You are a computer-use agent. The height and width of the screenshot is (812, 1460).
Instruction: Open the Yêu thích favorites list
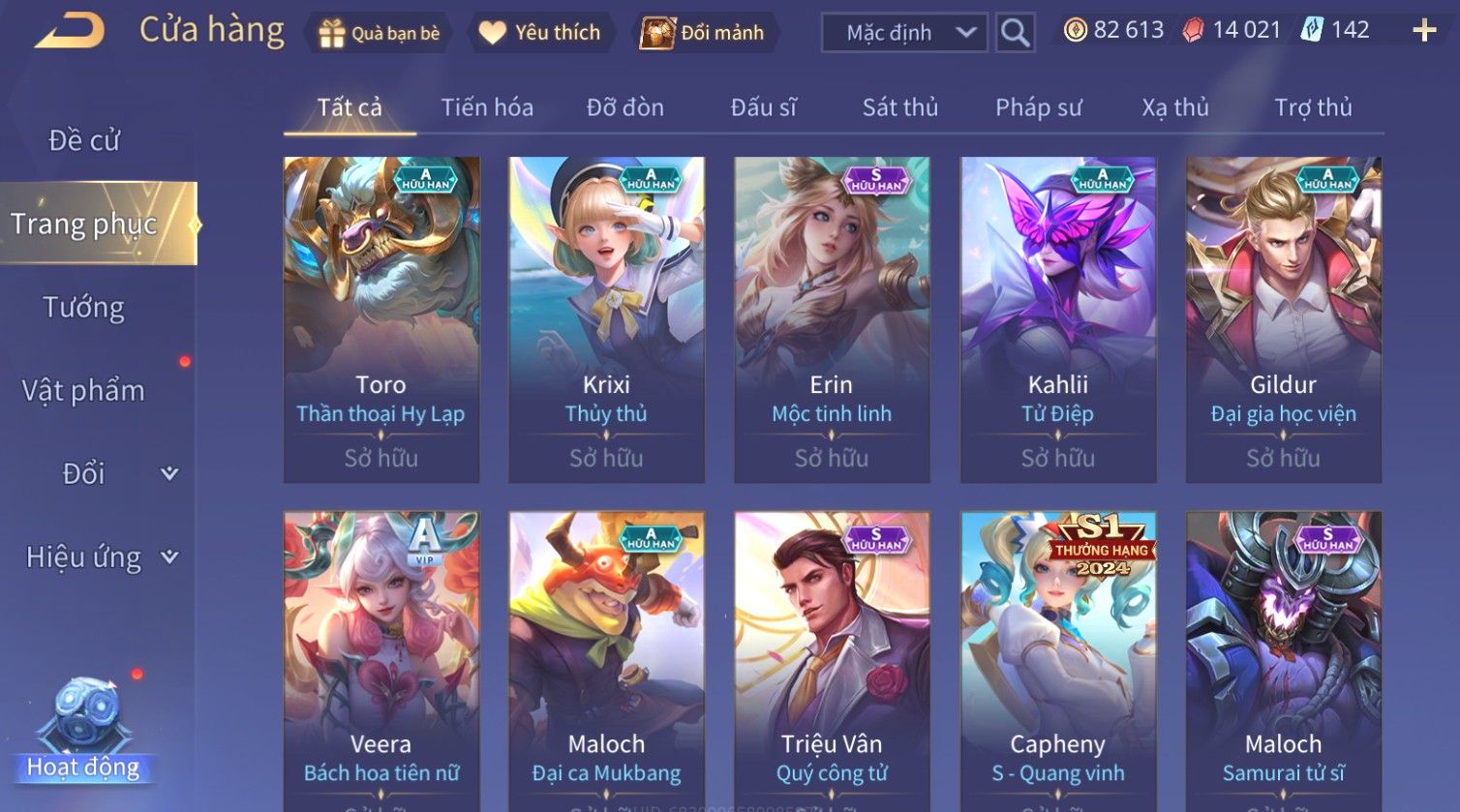540,33
